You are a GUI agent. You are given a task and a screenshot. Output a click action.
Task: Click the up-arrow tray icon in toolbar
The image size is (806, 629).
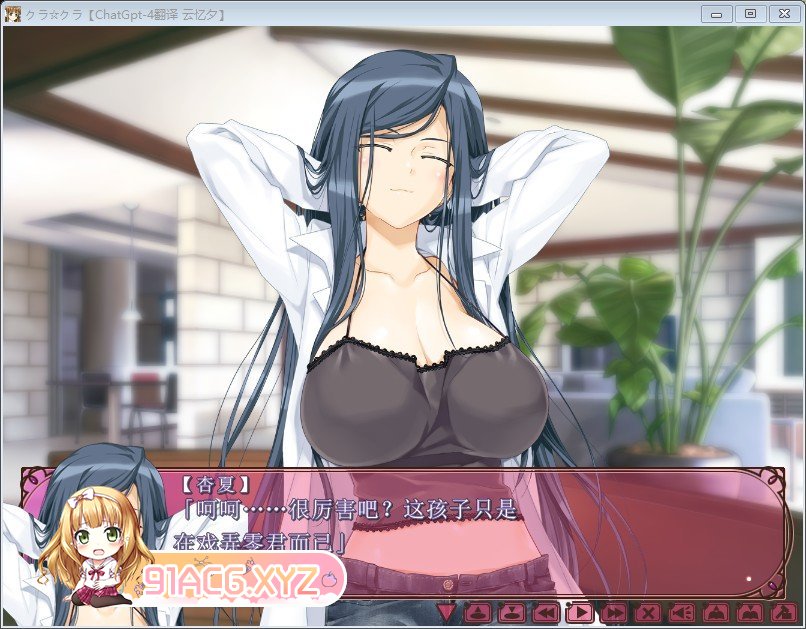(478, 612)
